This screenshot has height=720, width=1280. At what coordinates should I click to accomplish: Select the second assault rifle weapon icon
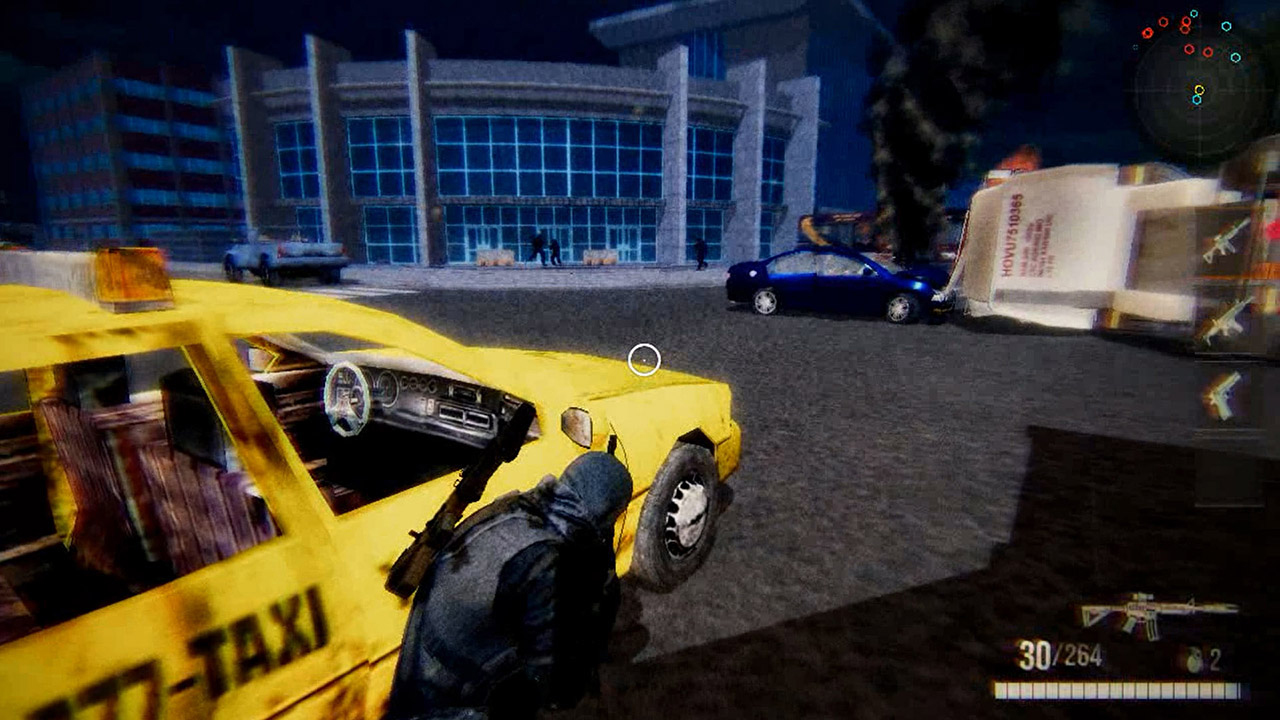(1225, 318)
